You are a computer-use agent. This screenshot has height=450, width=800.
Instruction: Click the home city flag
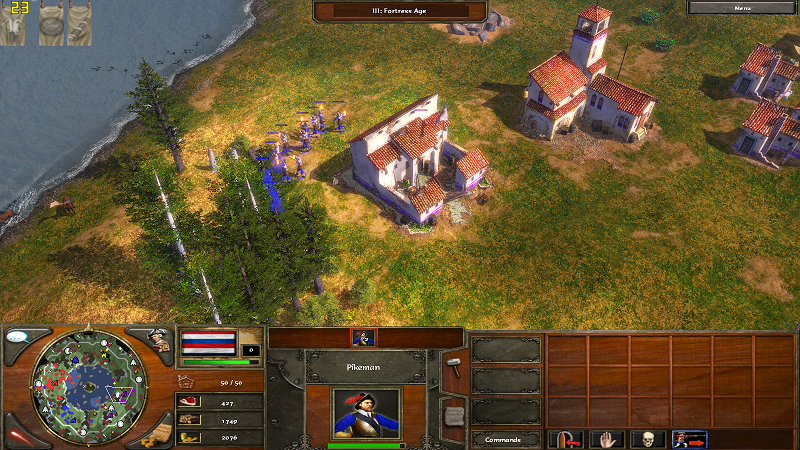208,342
